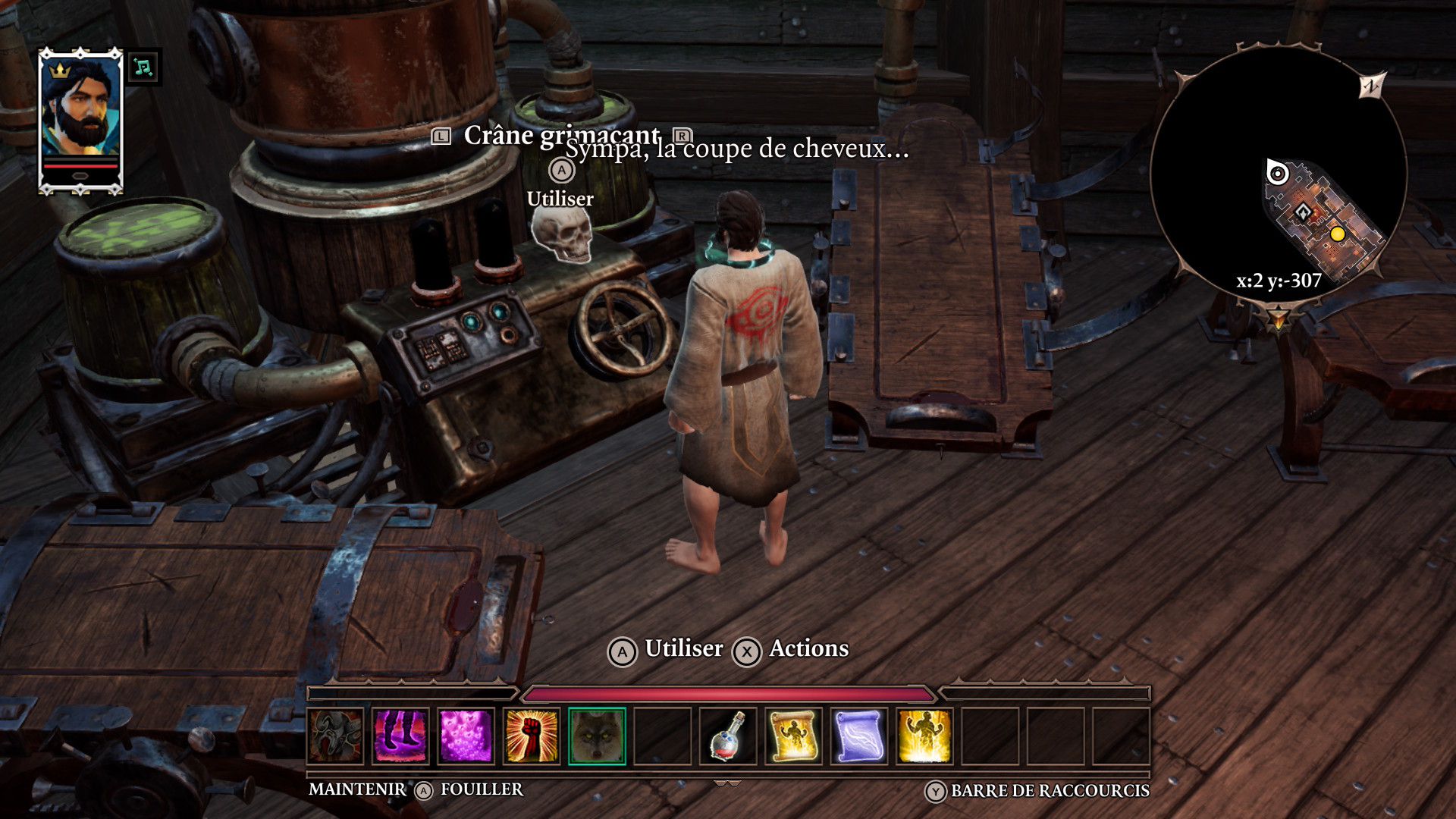
Task: Select the red raised-fist skill
Action: [x=531, y=736]
